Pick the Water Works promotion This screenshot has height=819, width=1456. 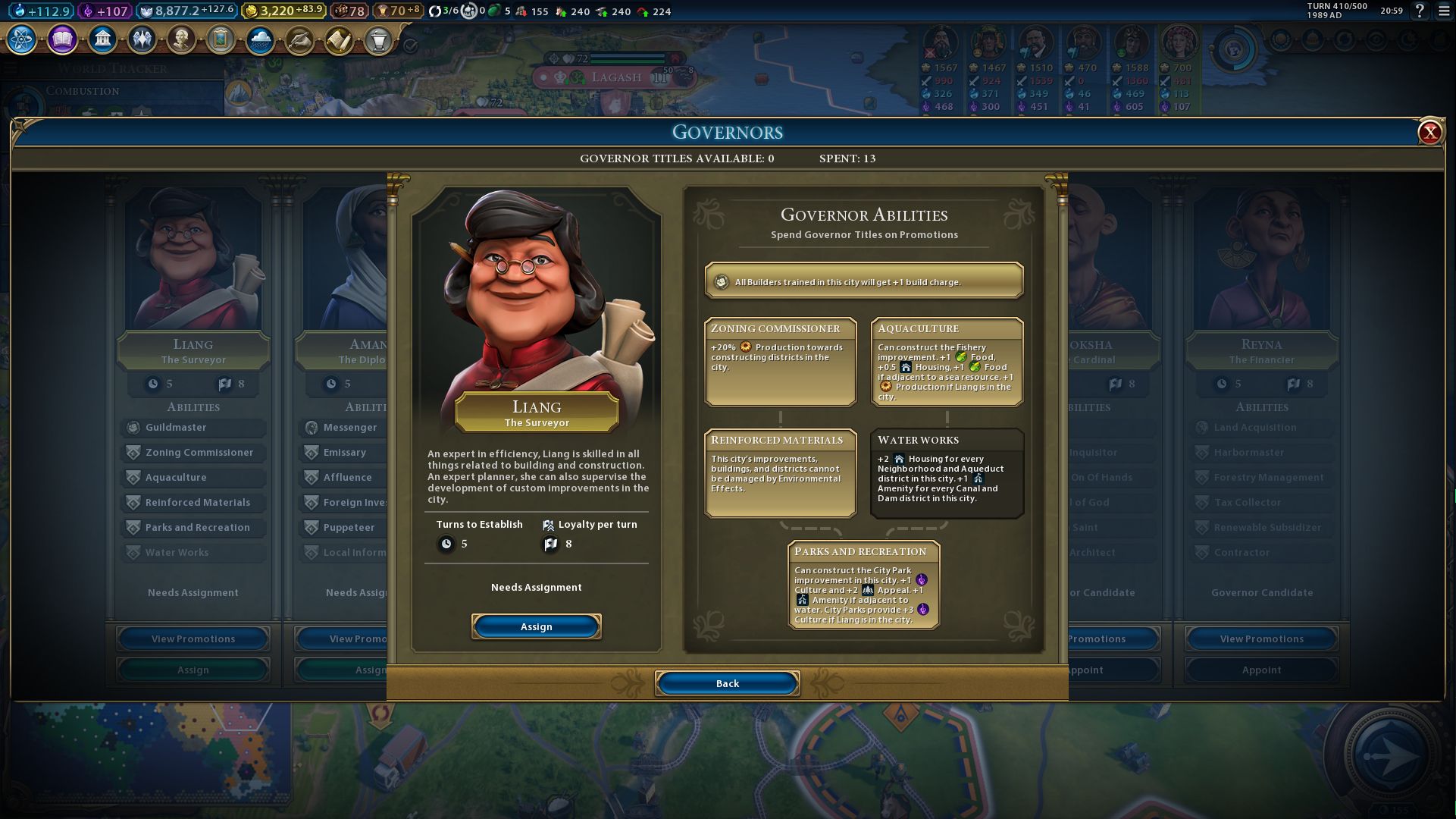coord(947,473)
